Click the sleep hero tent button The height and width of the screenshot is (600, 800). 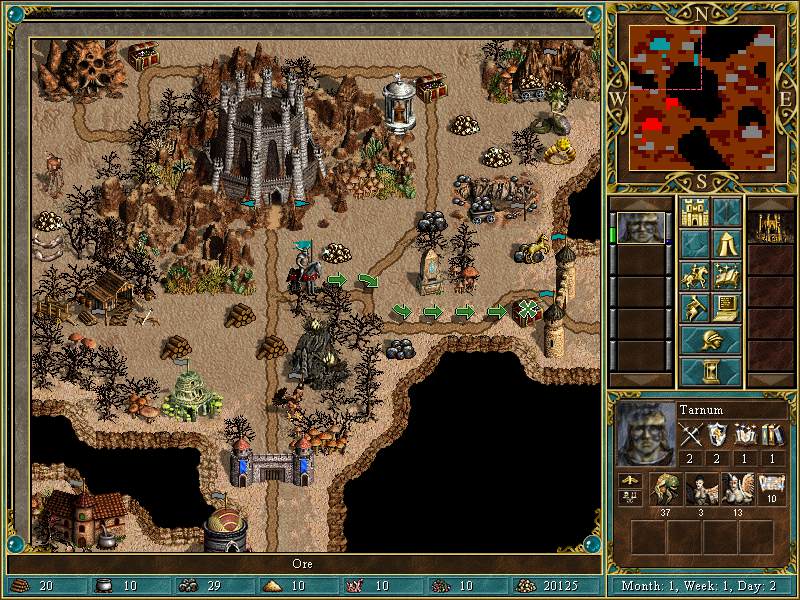coord(727,243)
